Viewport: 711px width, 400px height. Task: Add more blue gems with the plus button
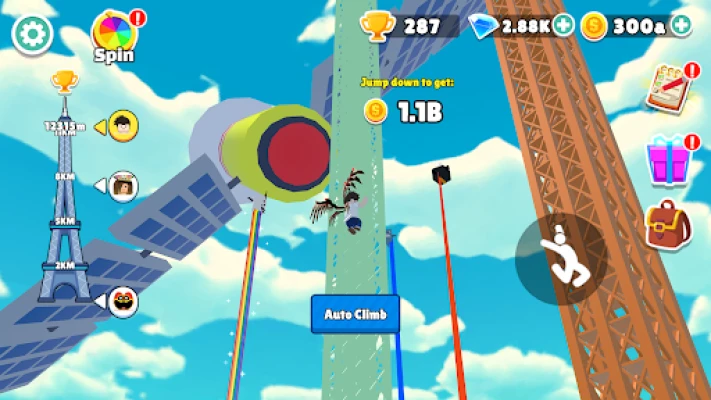coord(563,25)
